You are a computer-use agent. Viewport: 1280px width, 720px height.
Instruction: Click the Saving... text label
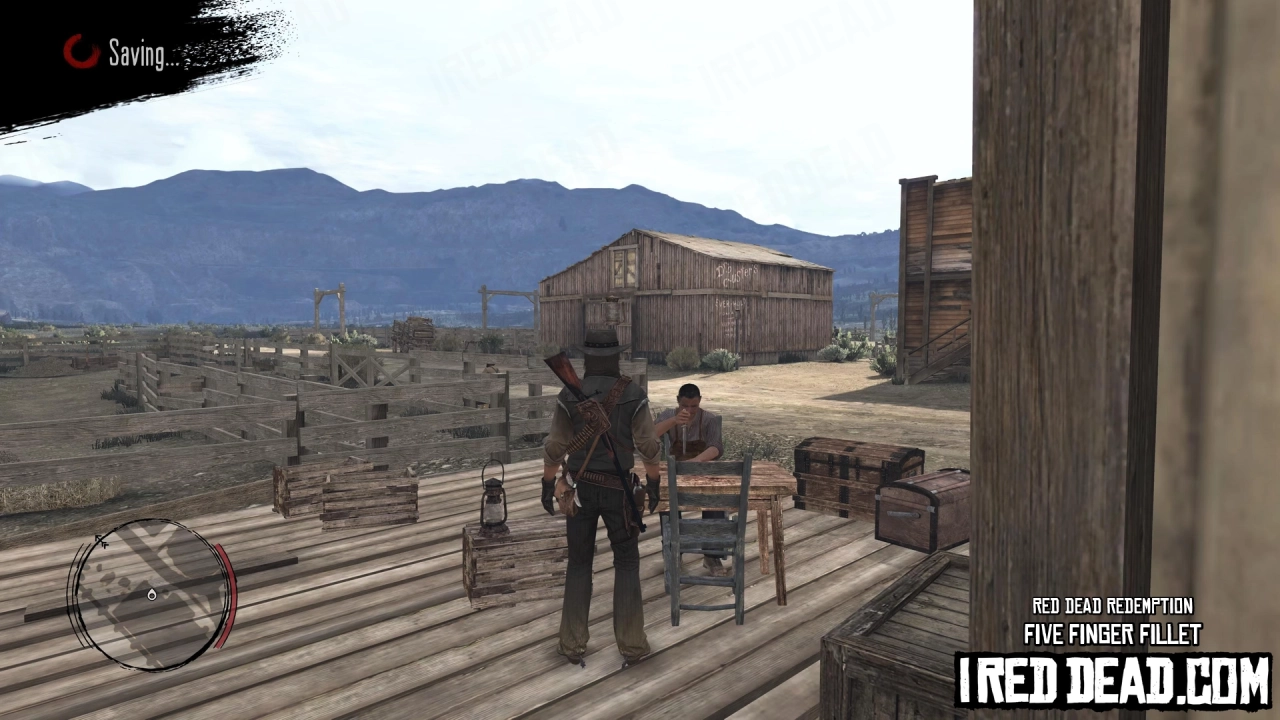pos(138,55)
